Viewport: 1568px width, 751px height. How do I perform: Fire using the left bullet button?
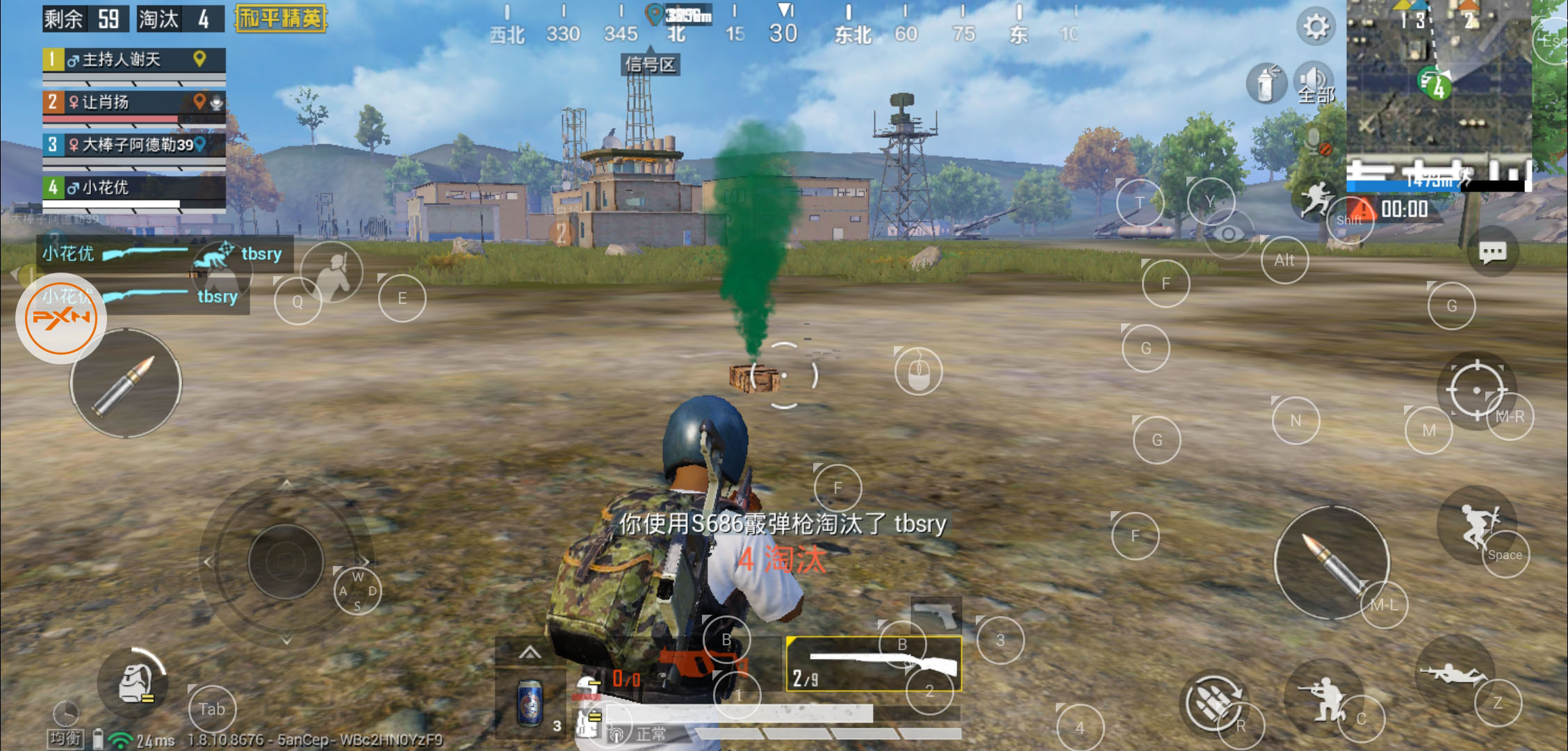coord(126,384)
